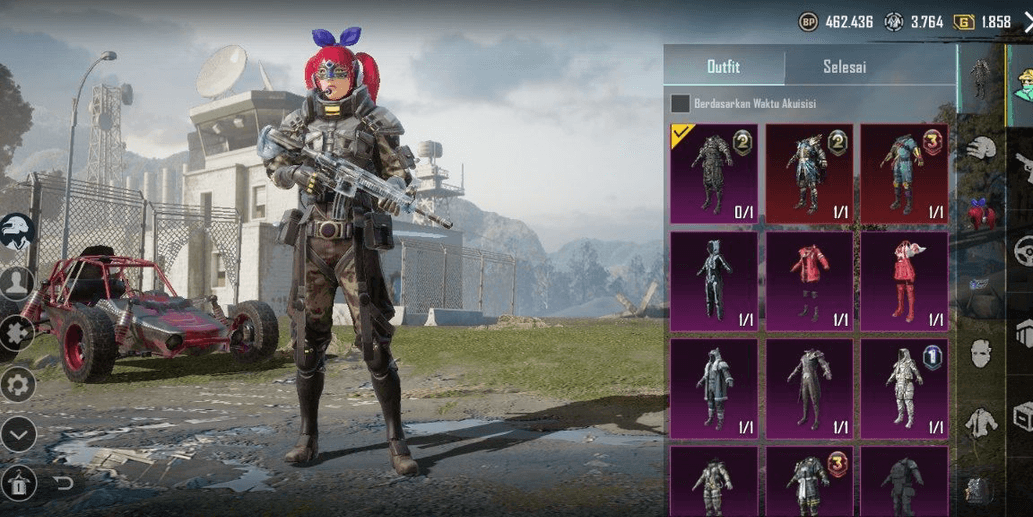Open the mask category in sidebar
This screenshot has height=517, width=1033.
981,353
